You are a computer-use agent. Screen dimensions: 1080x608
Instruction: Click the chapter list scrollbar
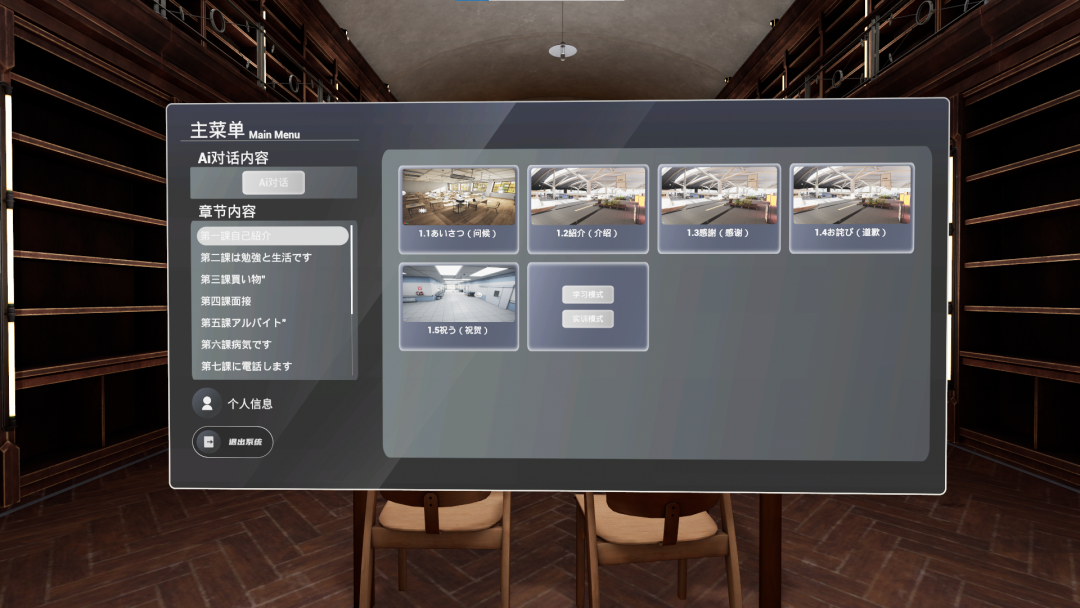(352, 270)
